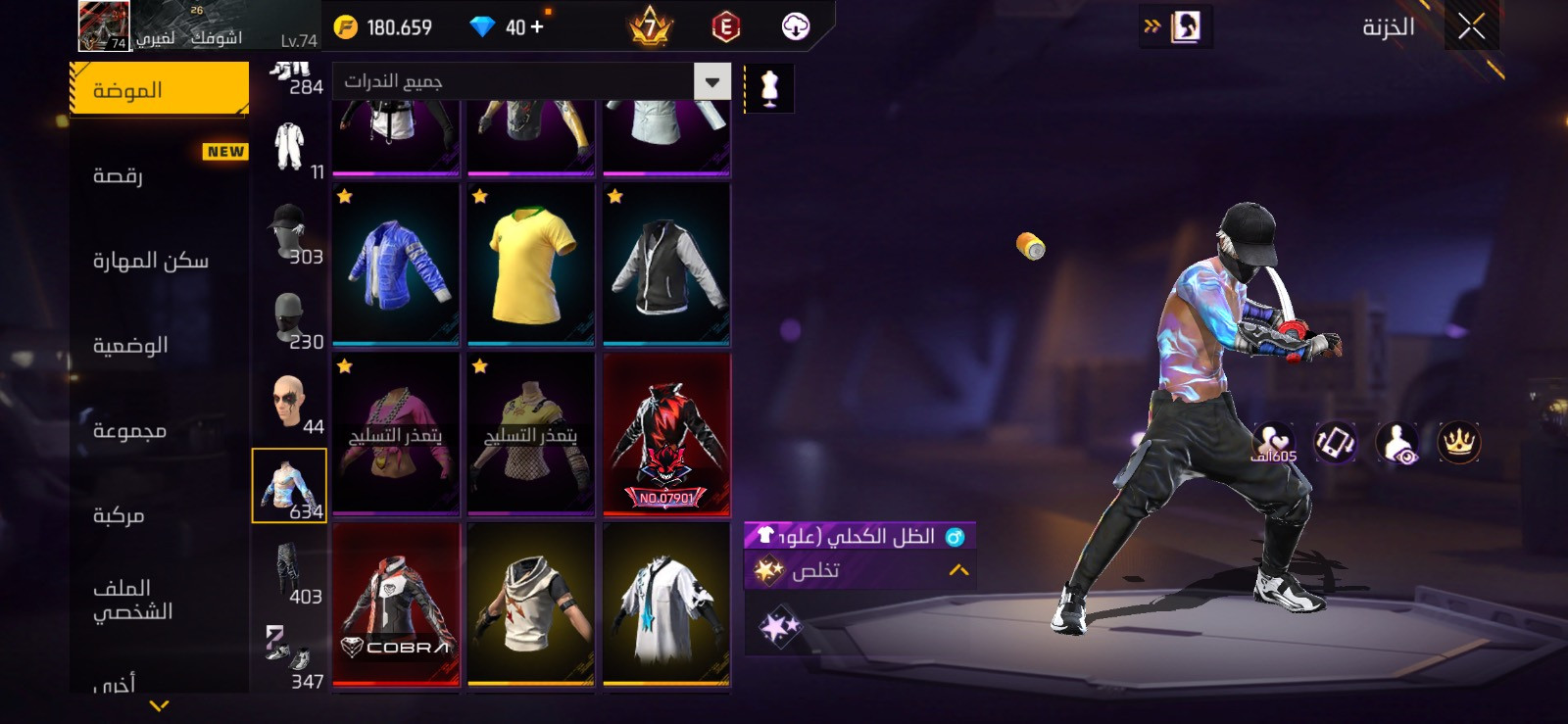Choose the yellow Brazil-style t-shirt

point(531,265)
